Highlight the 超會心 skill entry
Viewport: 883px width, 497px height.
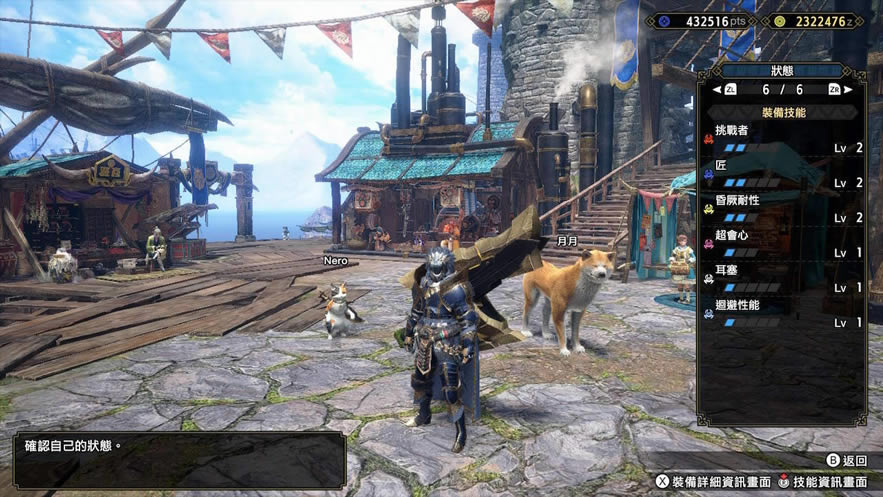click(x=781, y=244)
